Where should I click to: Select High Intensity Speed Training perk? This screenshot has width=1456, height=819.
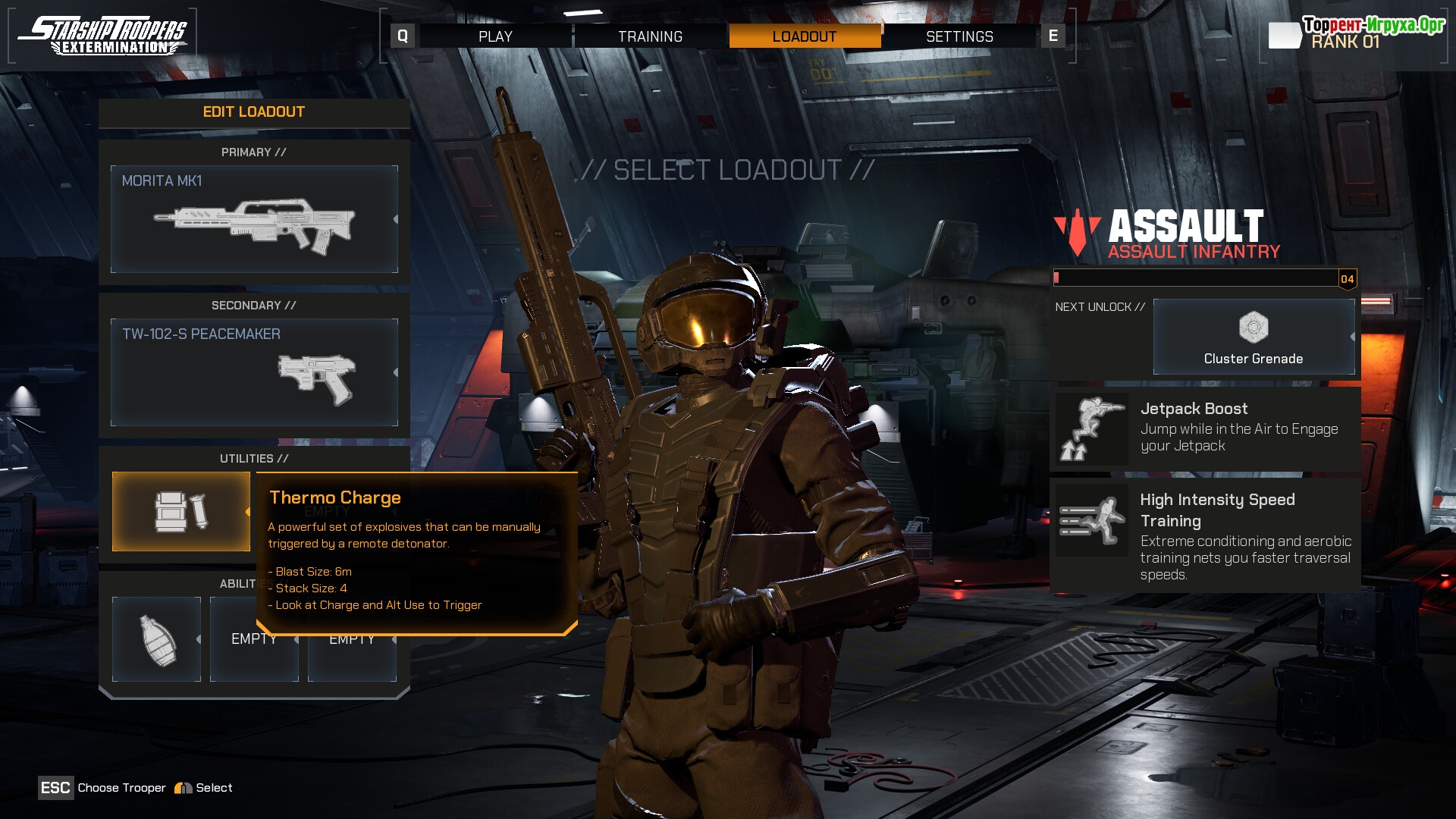point(1205,535)
